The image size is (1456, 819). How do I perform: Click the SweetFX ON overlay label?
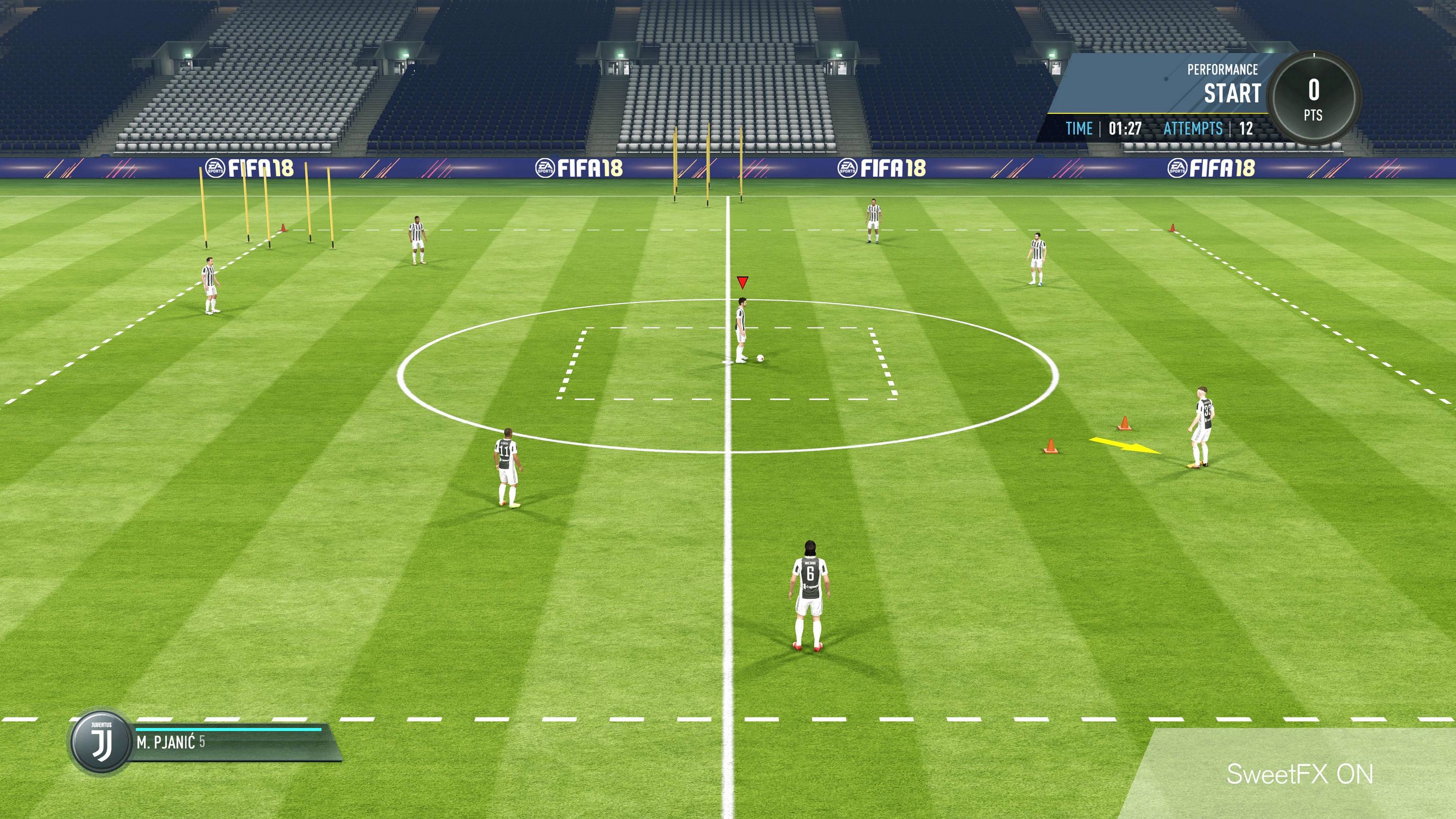1300,774
